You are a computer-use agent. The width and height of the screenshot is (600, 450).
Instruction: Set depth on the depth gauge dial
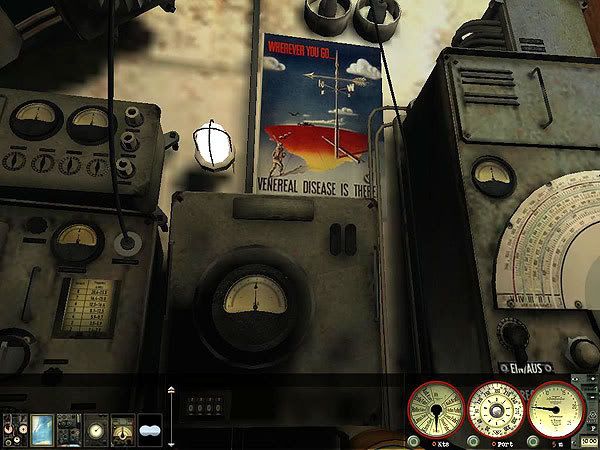coord(554,409)
